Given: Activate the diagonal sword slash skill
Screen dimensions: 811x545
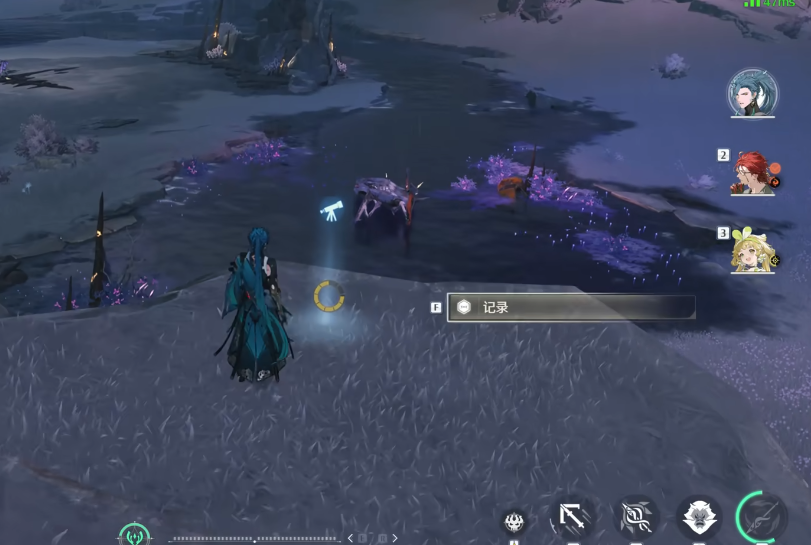Looking at the screenshot, I should 573,519.
